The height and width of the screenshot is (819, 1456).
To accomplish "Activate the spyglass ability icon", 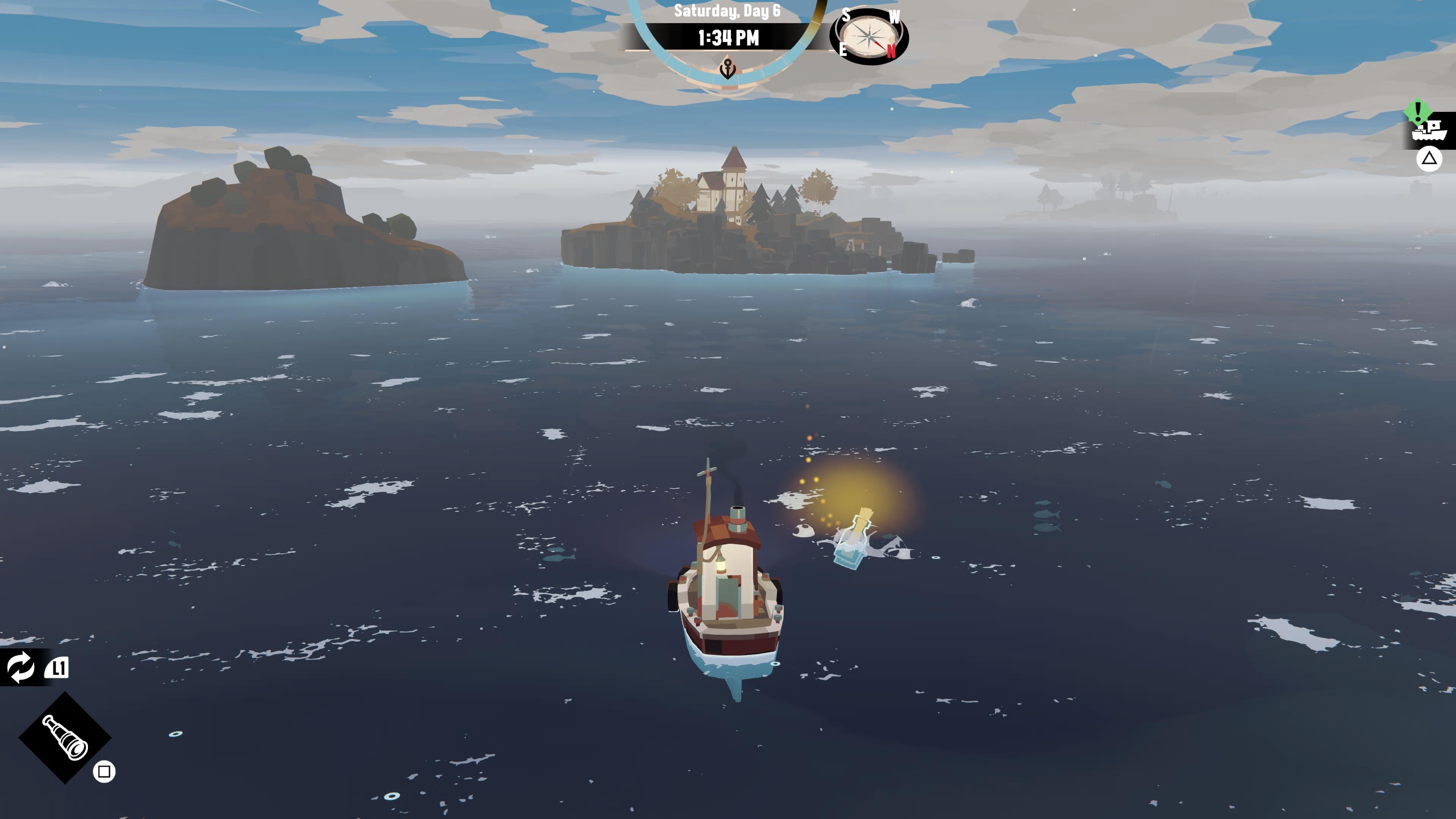I will pos(65,737).
